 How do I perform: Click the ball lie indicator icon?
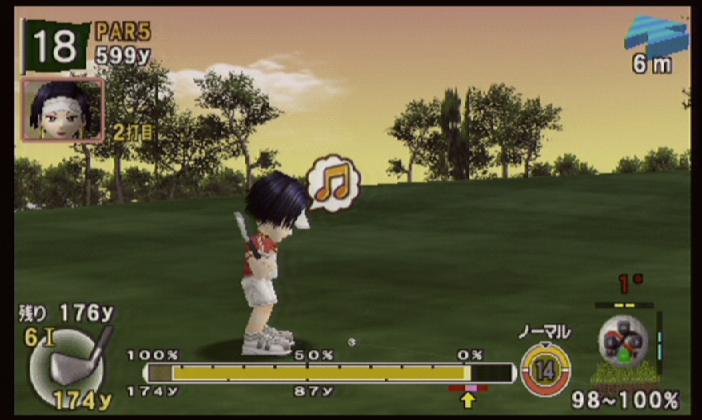pos(624,345)
